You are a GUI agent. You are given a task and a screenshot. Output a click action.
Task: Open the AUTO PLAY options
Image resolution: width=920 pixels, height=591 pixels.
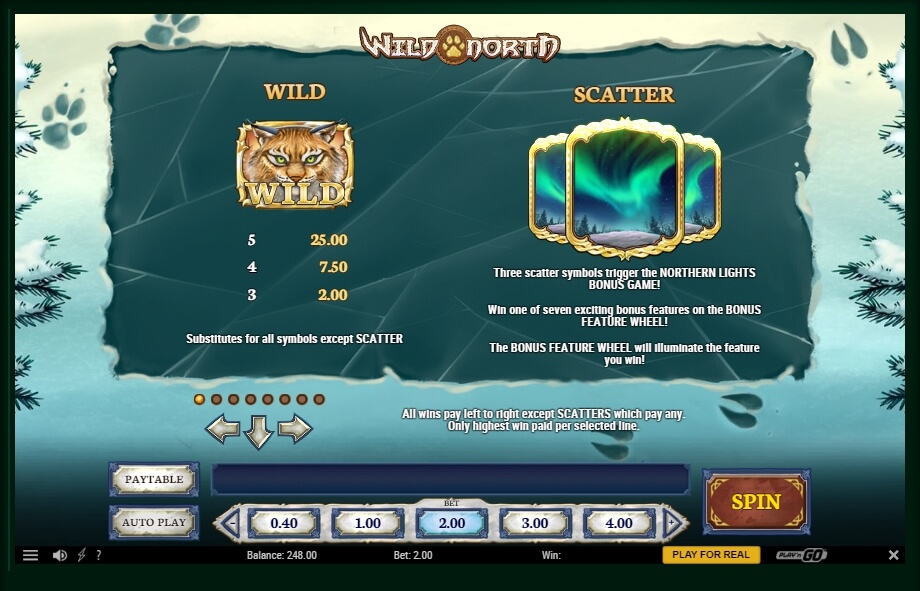coord(154,522)
